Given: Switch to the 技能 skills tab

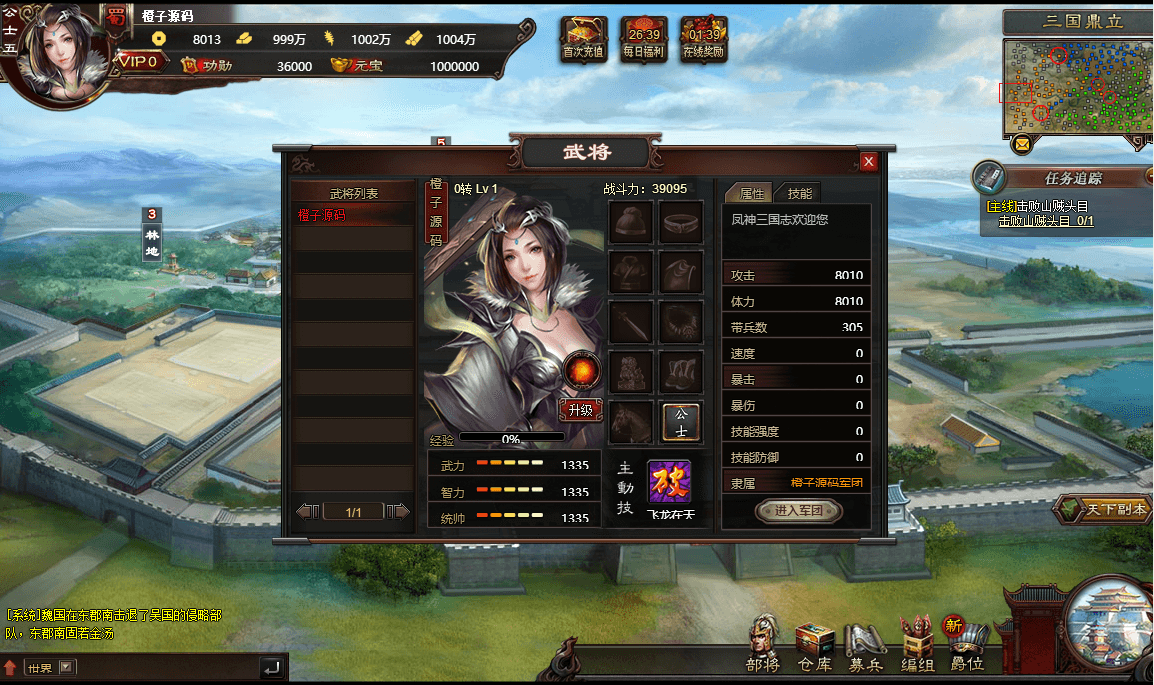Looking at the screenshot, I should [800, 194].
